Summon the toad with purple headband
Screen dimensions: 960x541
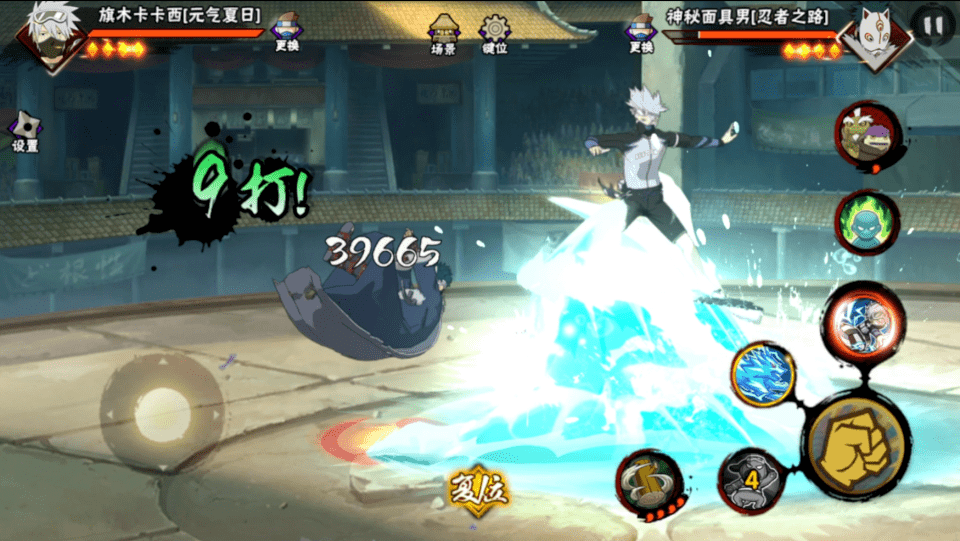point(866,135)
